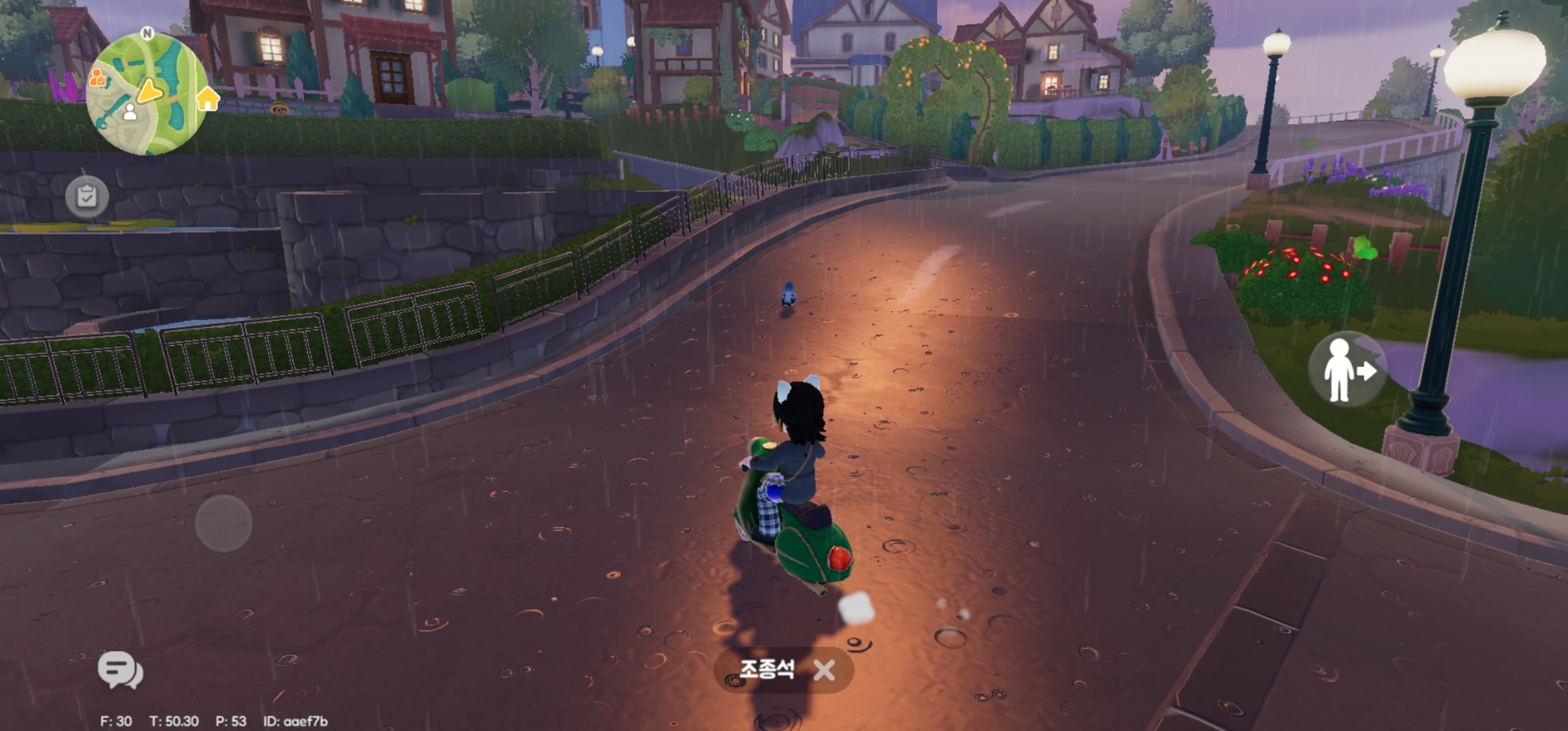Touch the virtual joystick circle
The width and height of the screenshot is (1568, 731).
tap(223, 523)
